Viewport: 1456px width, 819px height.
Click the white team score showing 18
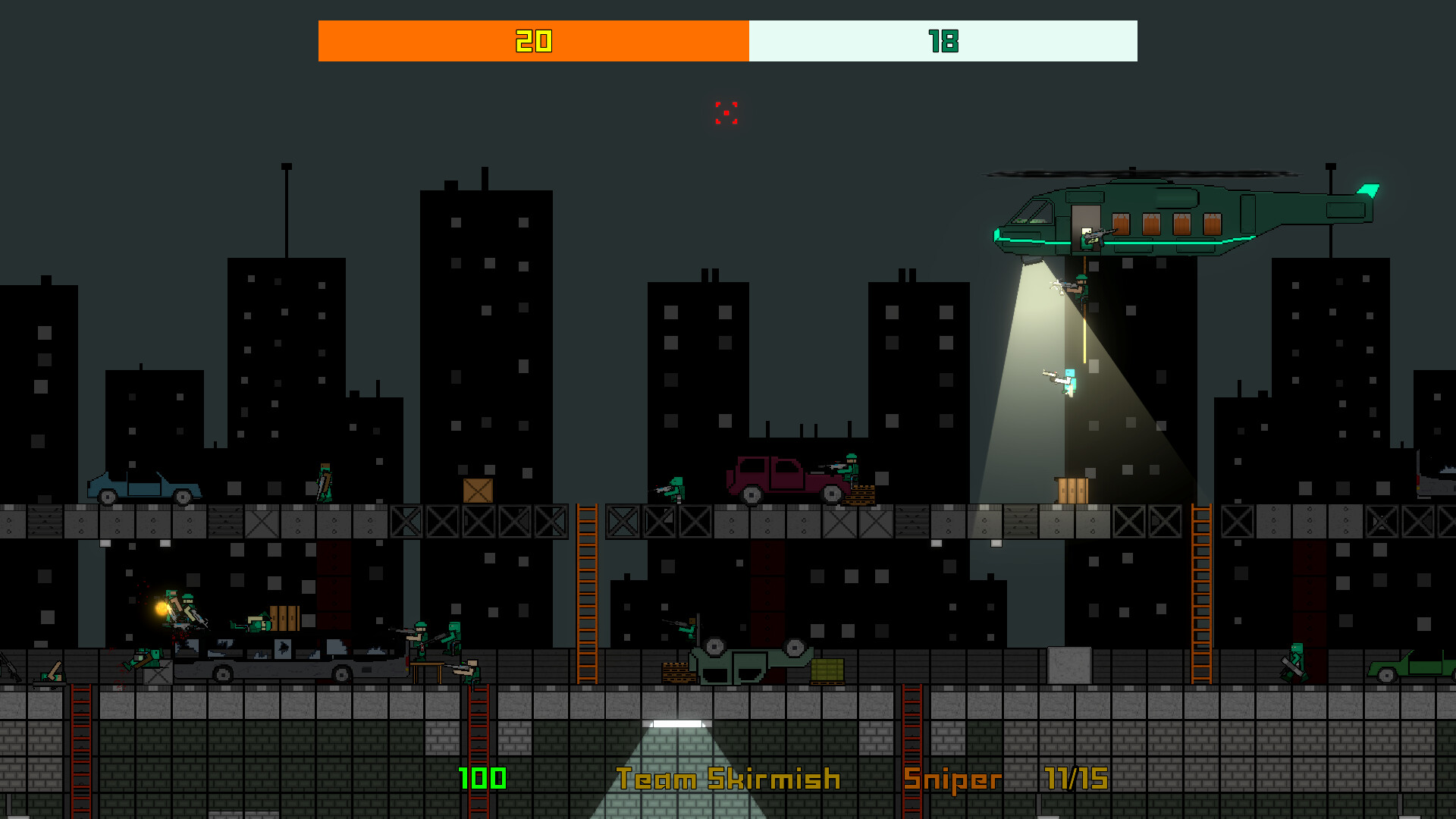943,42
